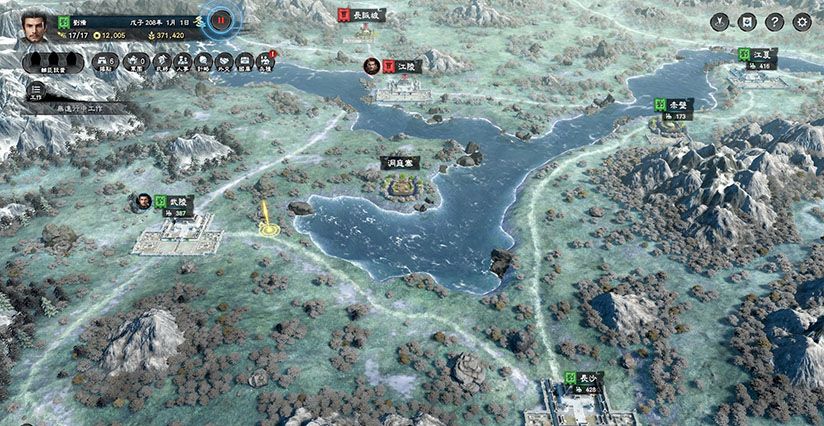Open the 外交 diplomacy menu
824x426 pixels.
[224, 63]
